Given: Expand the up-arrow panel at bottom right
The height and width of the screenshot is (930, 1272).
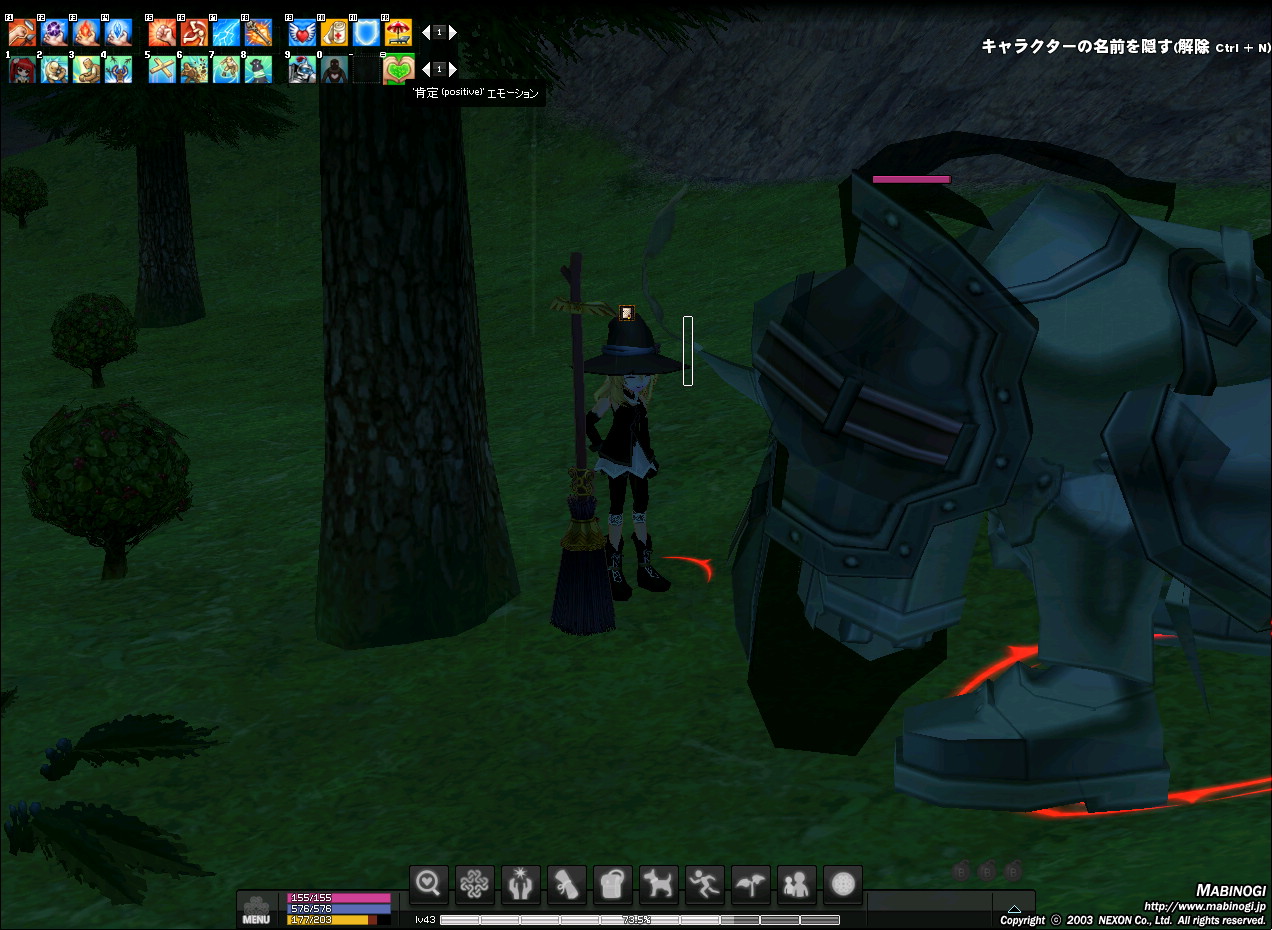Looking at the screenshot, I should (x=1014, y=908).
